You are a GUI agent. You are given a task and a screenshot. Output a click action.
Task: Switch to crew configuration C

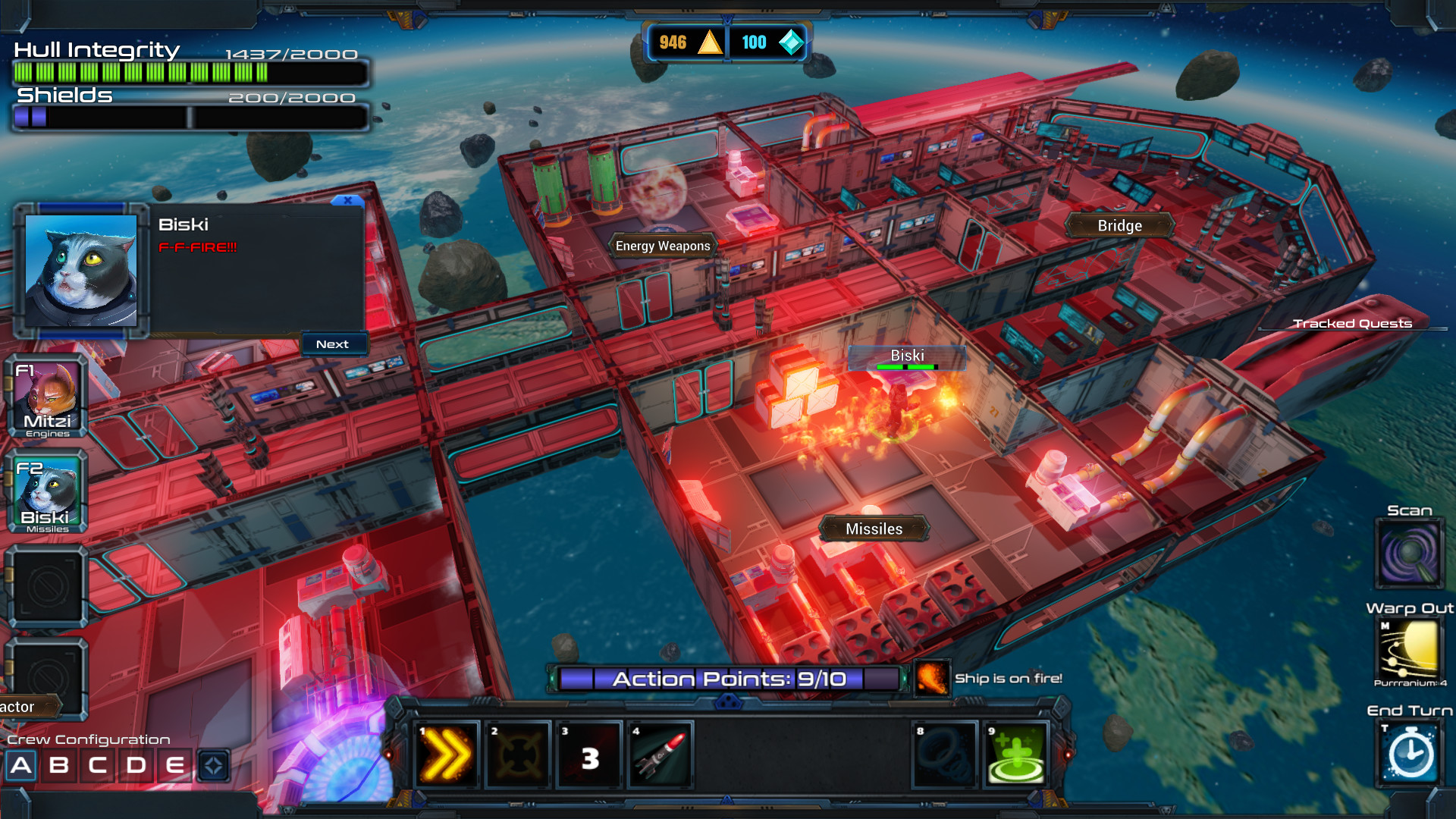click(98, 765)
